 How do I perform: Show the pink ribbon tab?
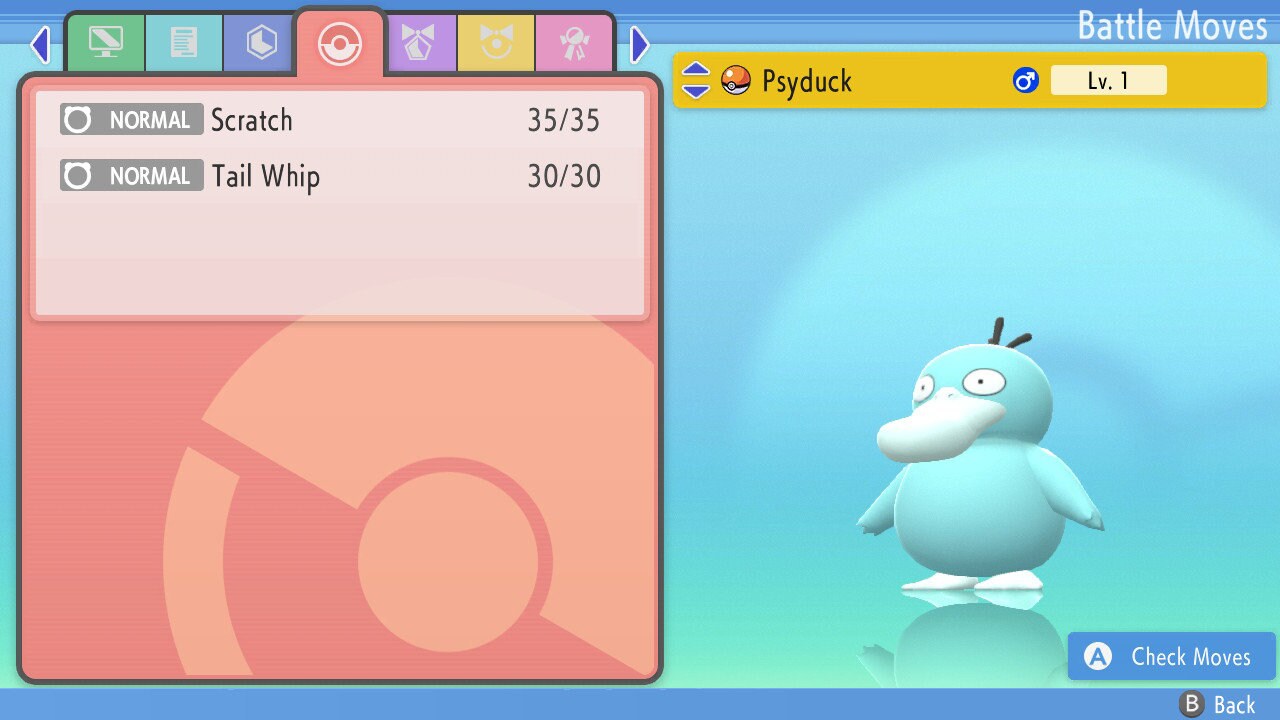click(574, 43)
